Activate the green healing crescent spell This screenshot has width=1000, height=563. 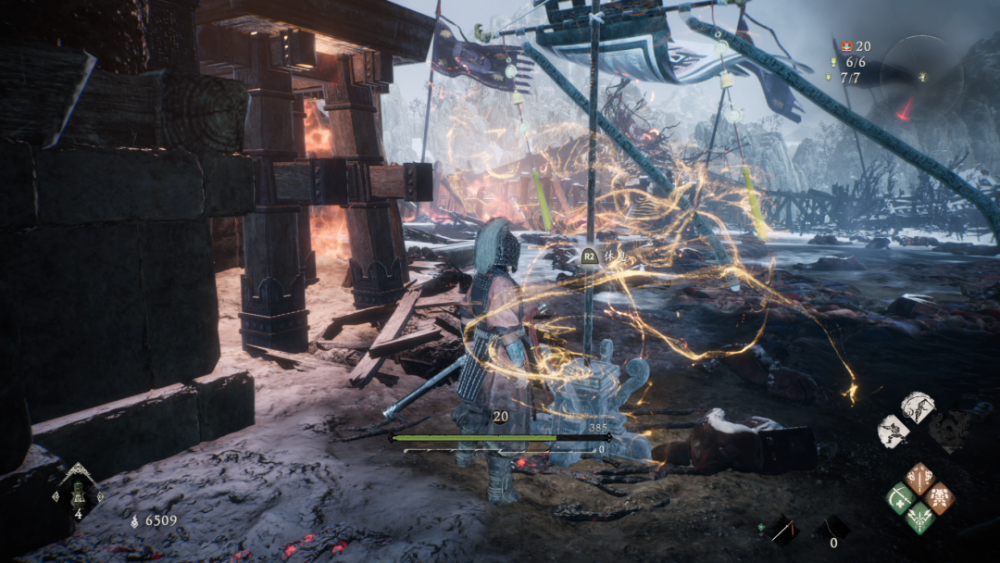901,497
